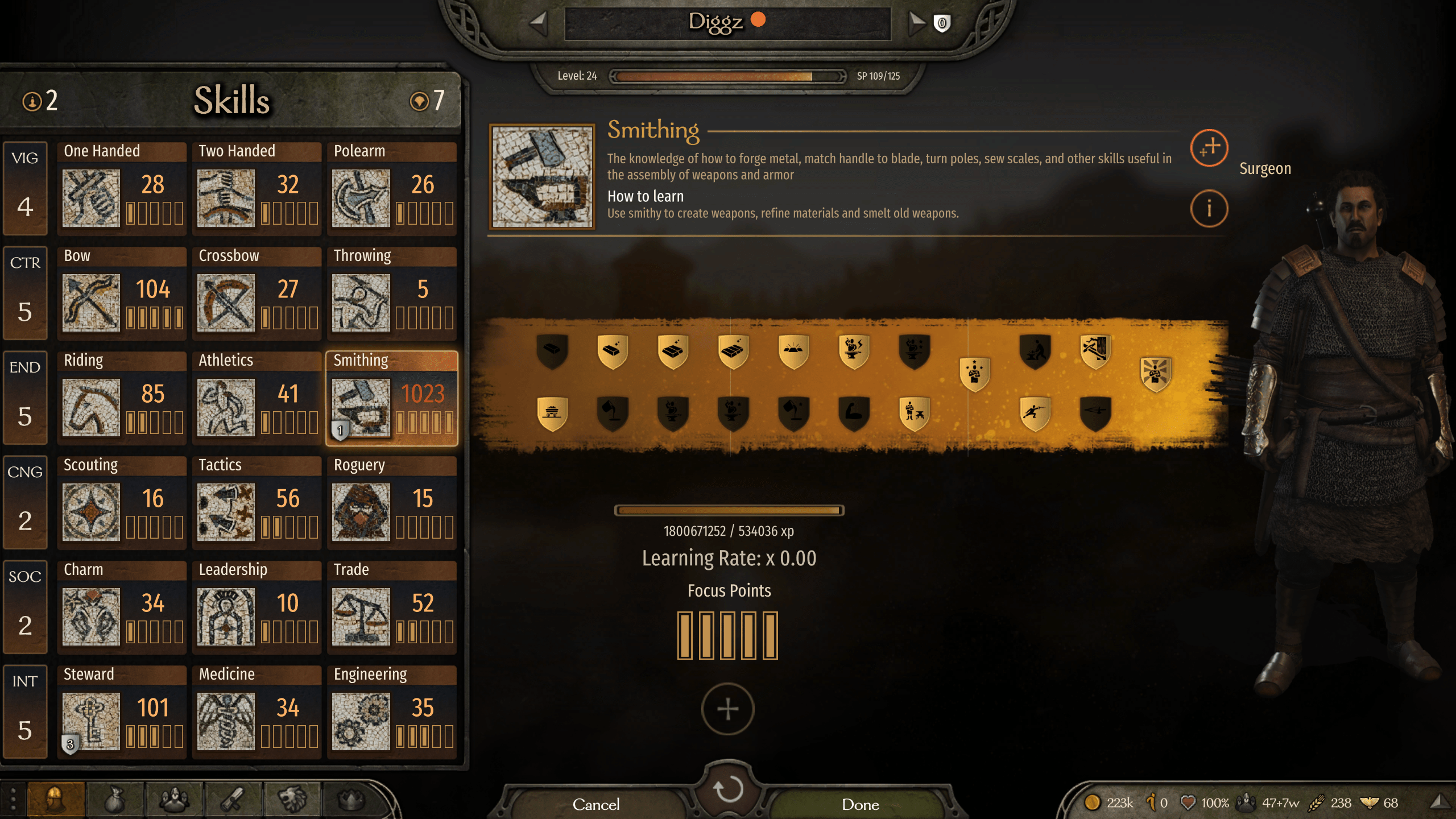
Task: Click the mine-cart perk shield in Smithing tree
Action: click(x=552, y=412)
